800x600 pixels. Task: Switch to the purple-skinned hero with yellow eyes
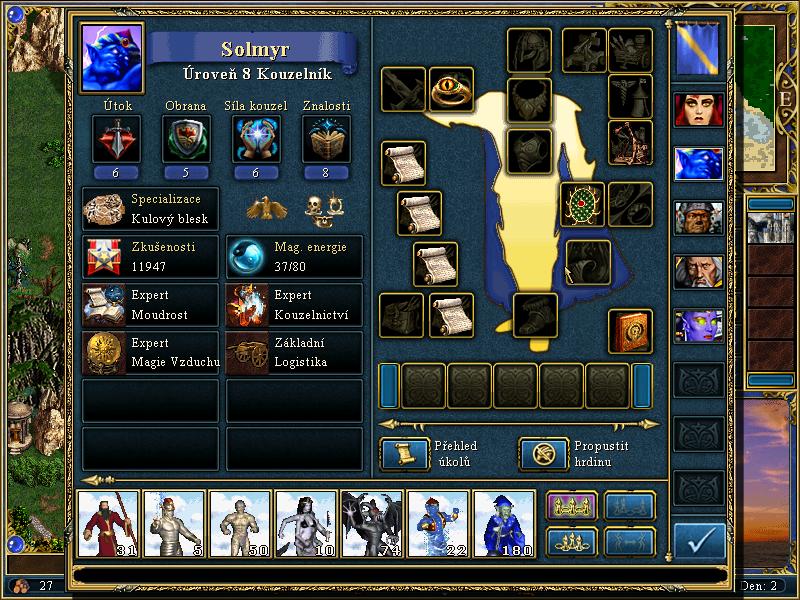coord(699,325)
